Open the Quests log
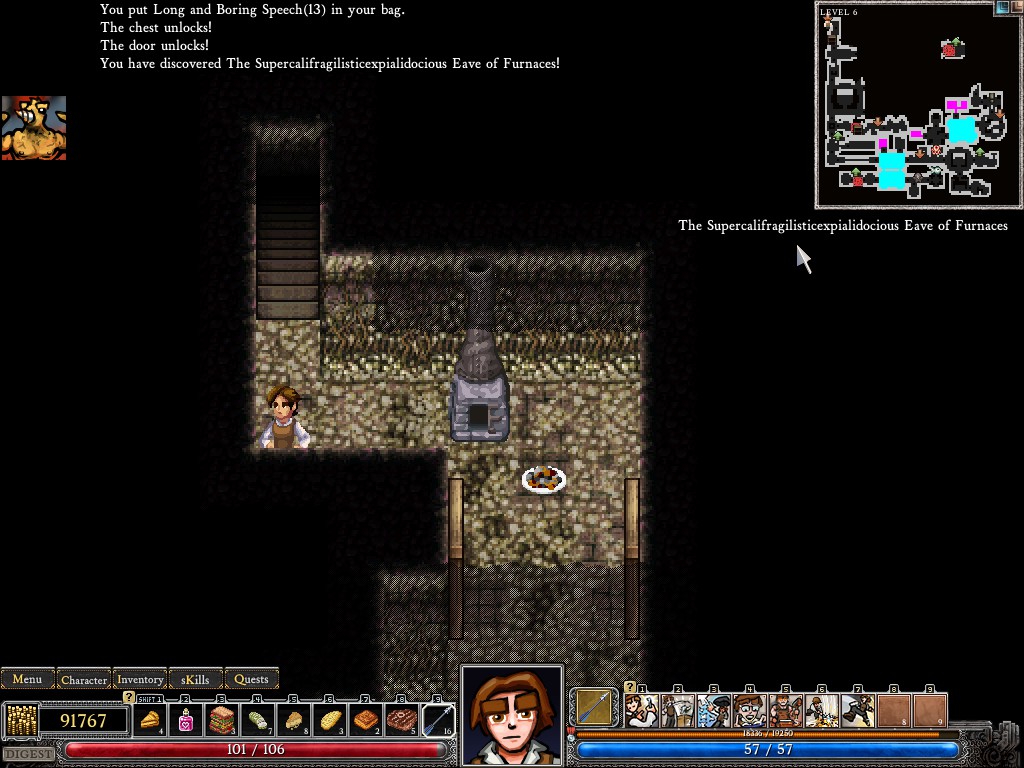 [x=251, y=679]
